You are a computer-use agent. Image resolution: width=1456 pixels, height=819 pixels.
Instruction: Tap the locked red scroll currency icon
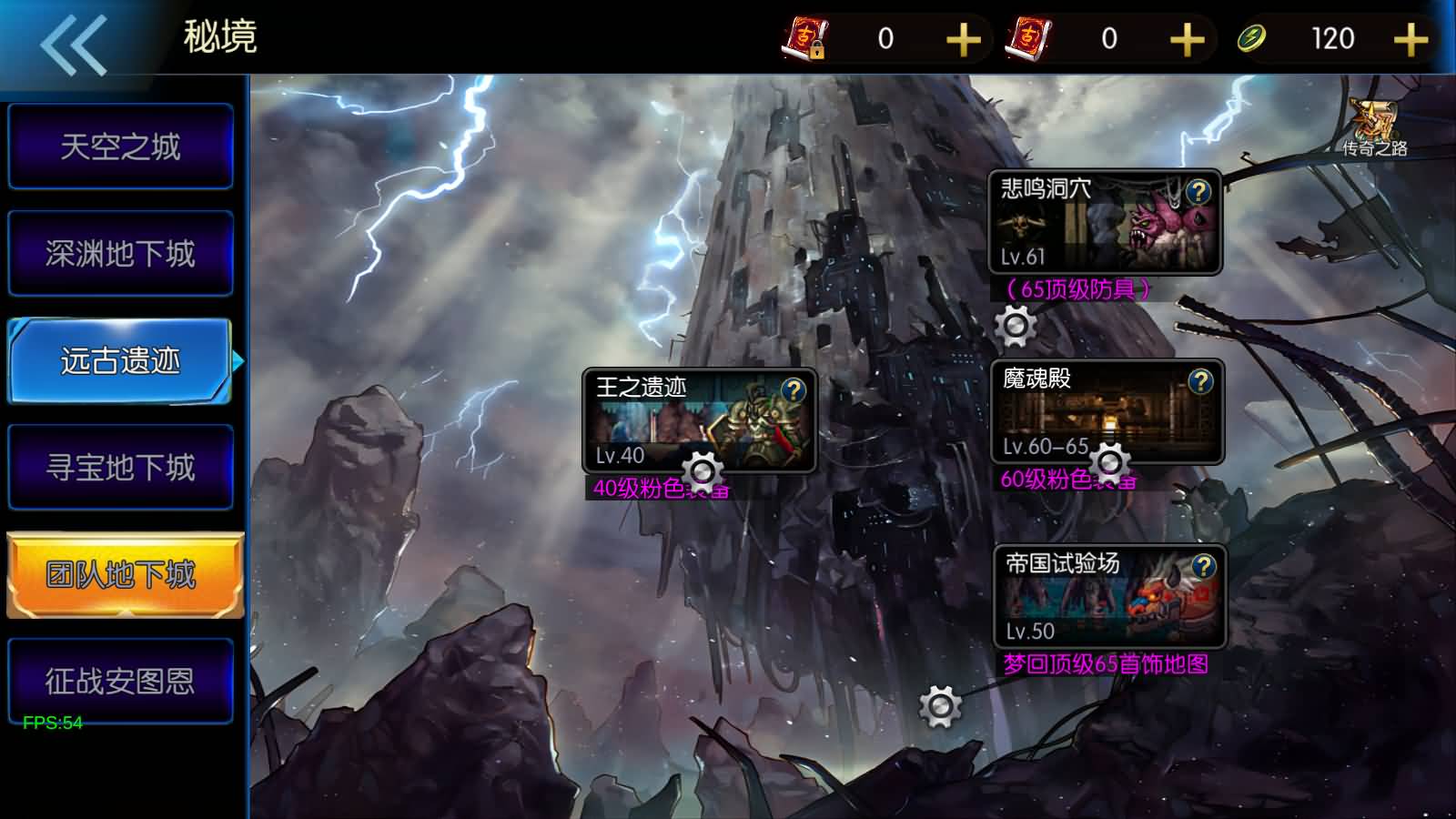[808, 38]
